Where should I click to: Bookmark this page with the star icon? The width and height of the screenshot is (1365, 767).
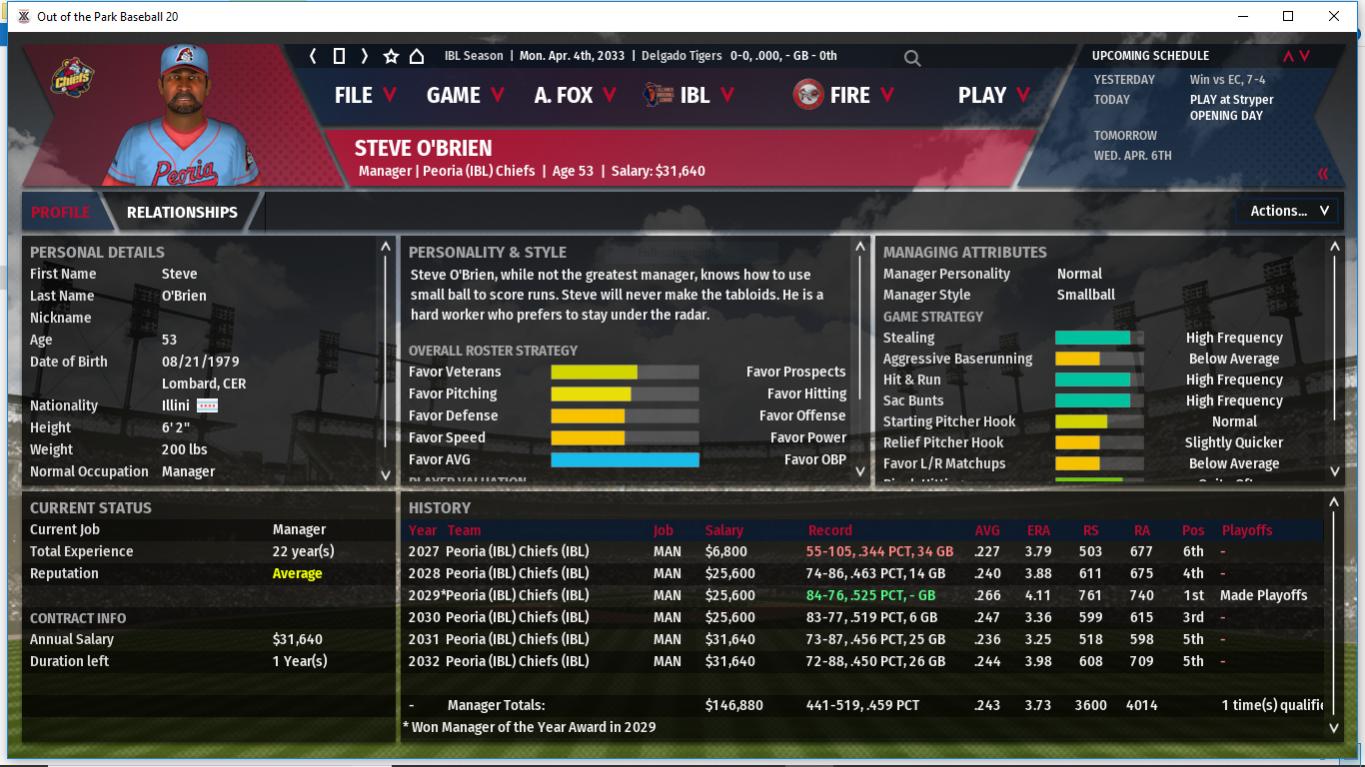(x=391, y=57)
